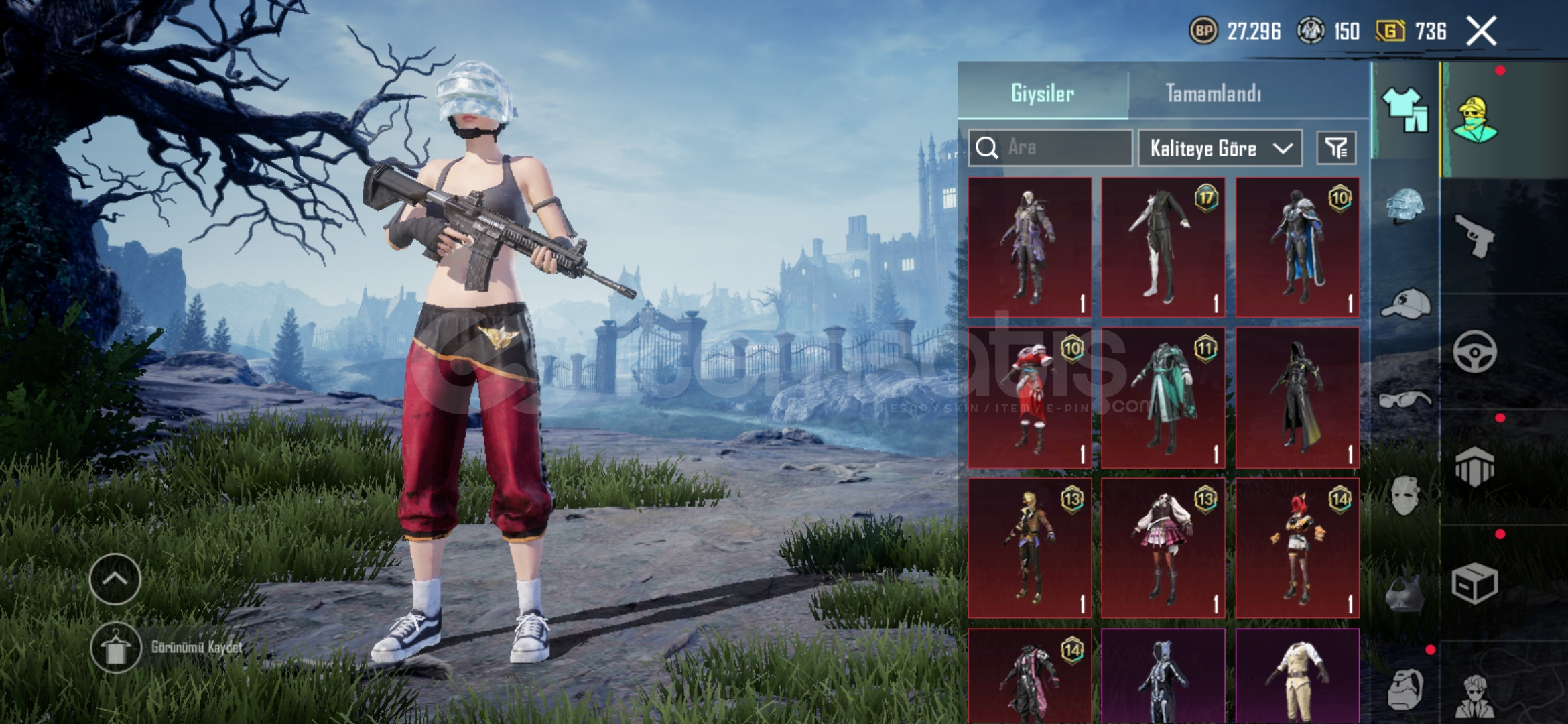
Task: Pick the pink skirt outfit
Action: click(1163, 548)
